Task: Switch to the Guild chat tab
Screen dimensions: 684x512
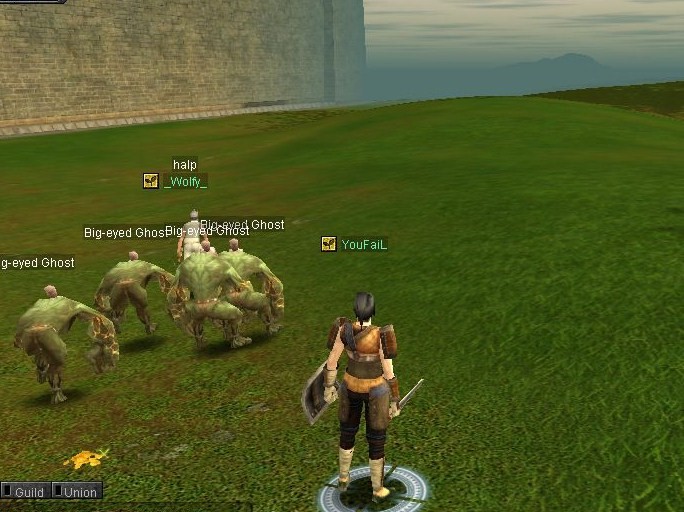Action: pyautogui.click(x=26, y=492)
